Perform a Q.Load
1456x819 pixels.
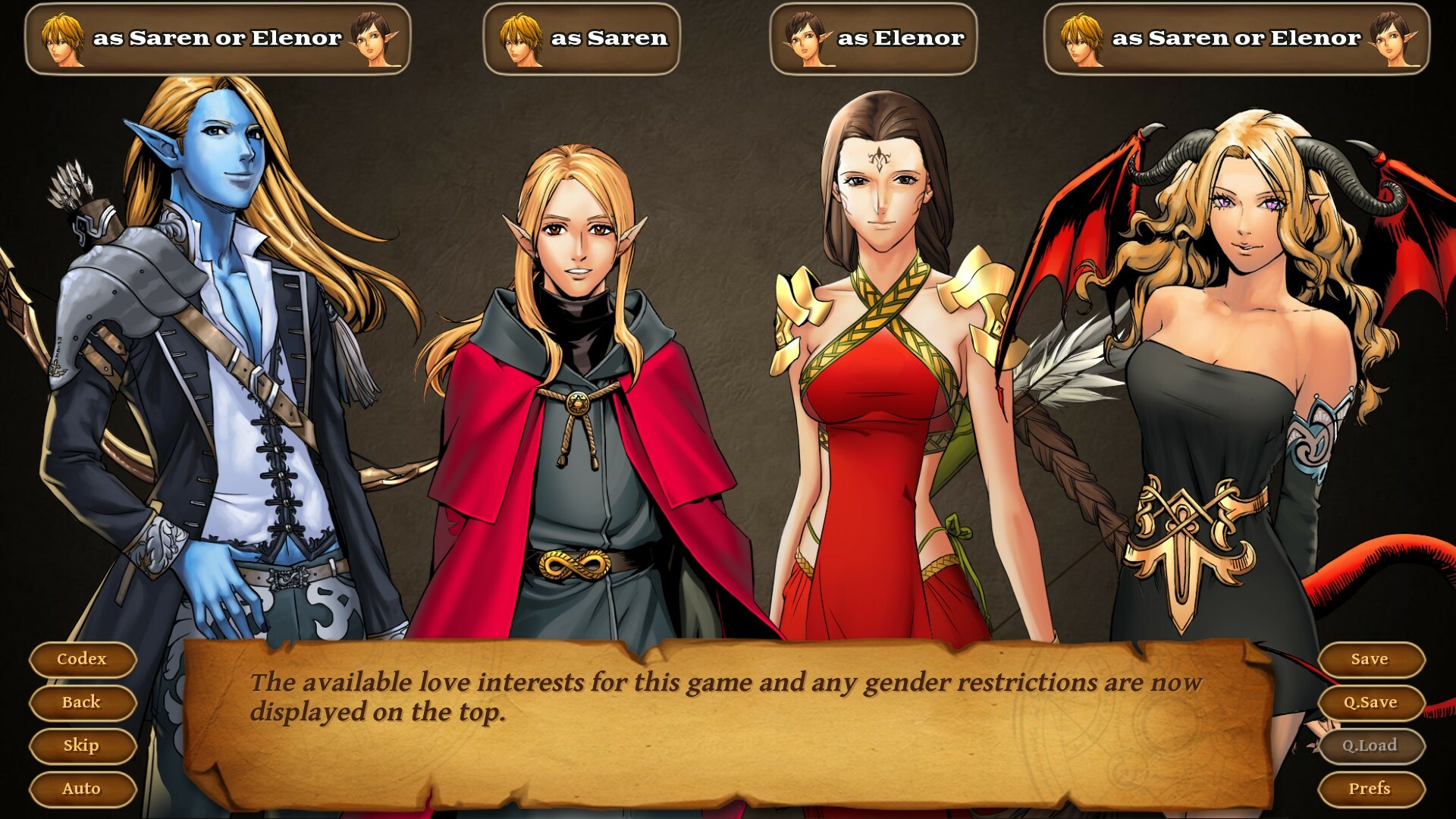[1371, 745]
